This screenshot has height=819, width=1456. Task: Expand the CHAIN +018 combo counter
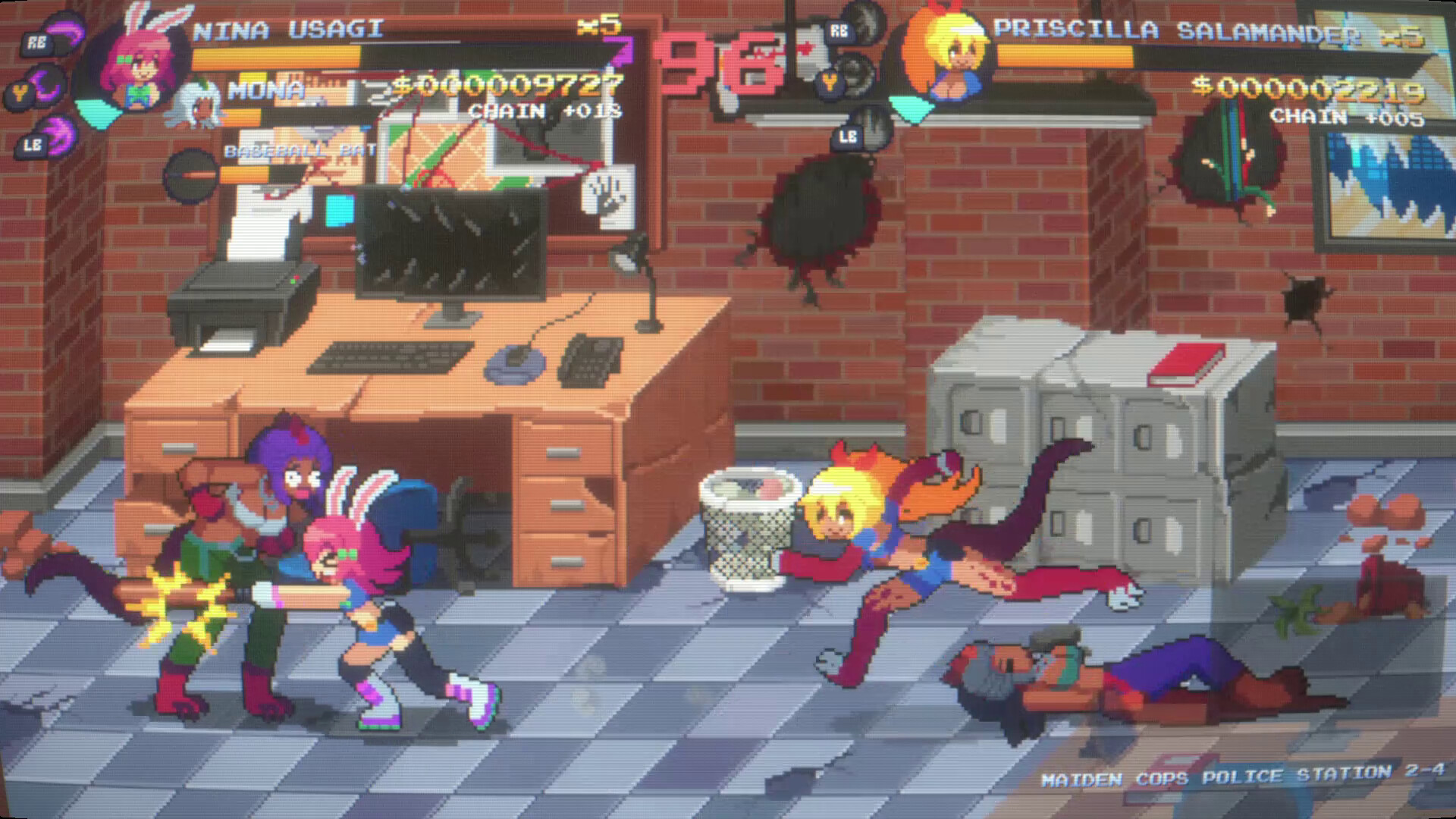pos(546,111)
